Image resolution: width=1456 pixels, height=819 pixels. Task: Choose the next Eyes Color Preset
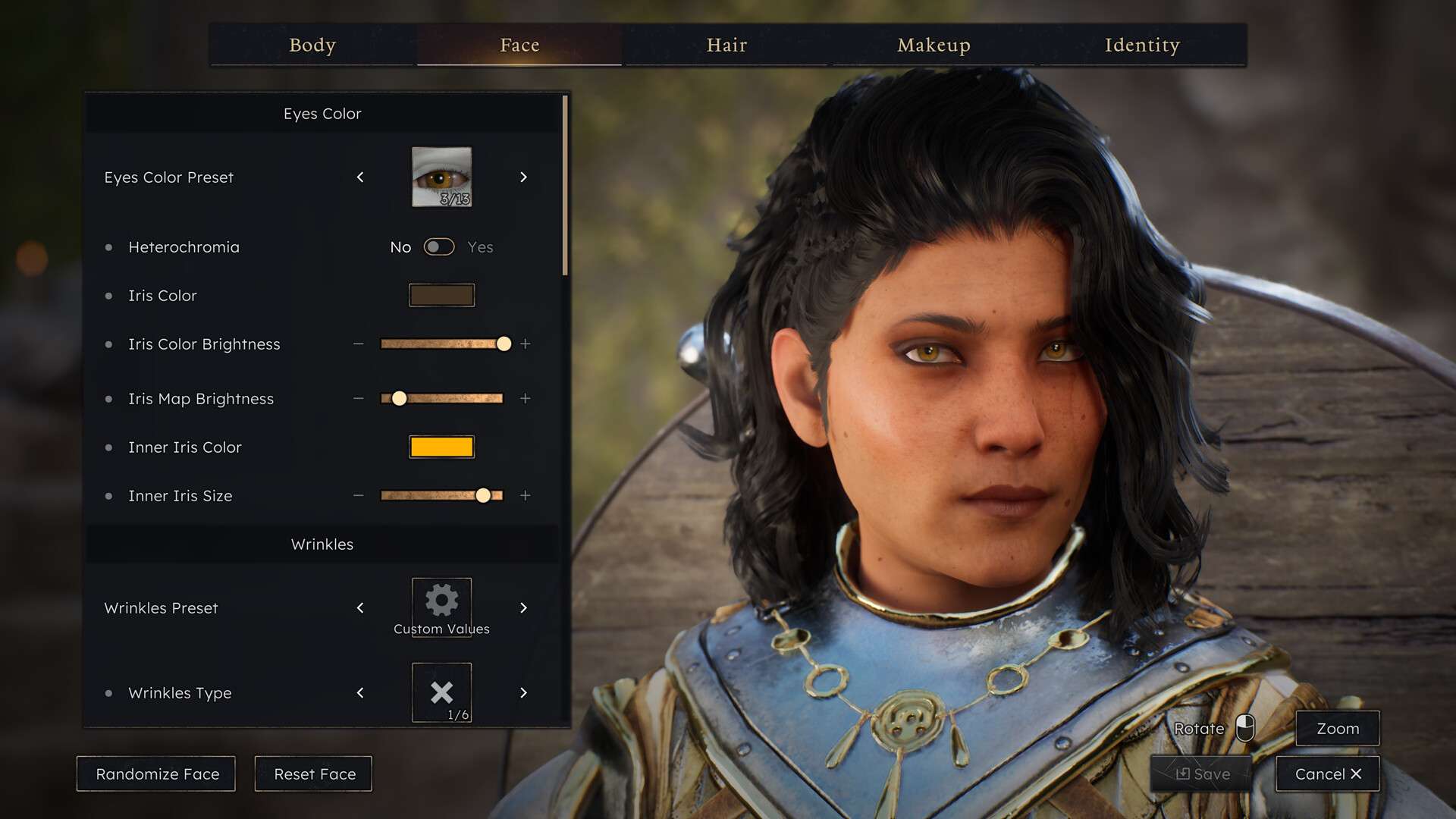click(x=523, y=177)
